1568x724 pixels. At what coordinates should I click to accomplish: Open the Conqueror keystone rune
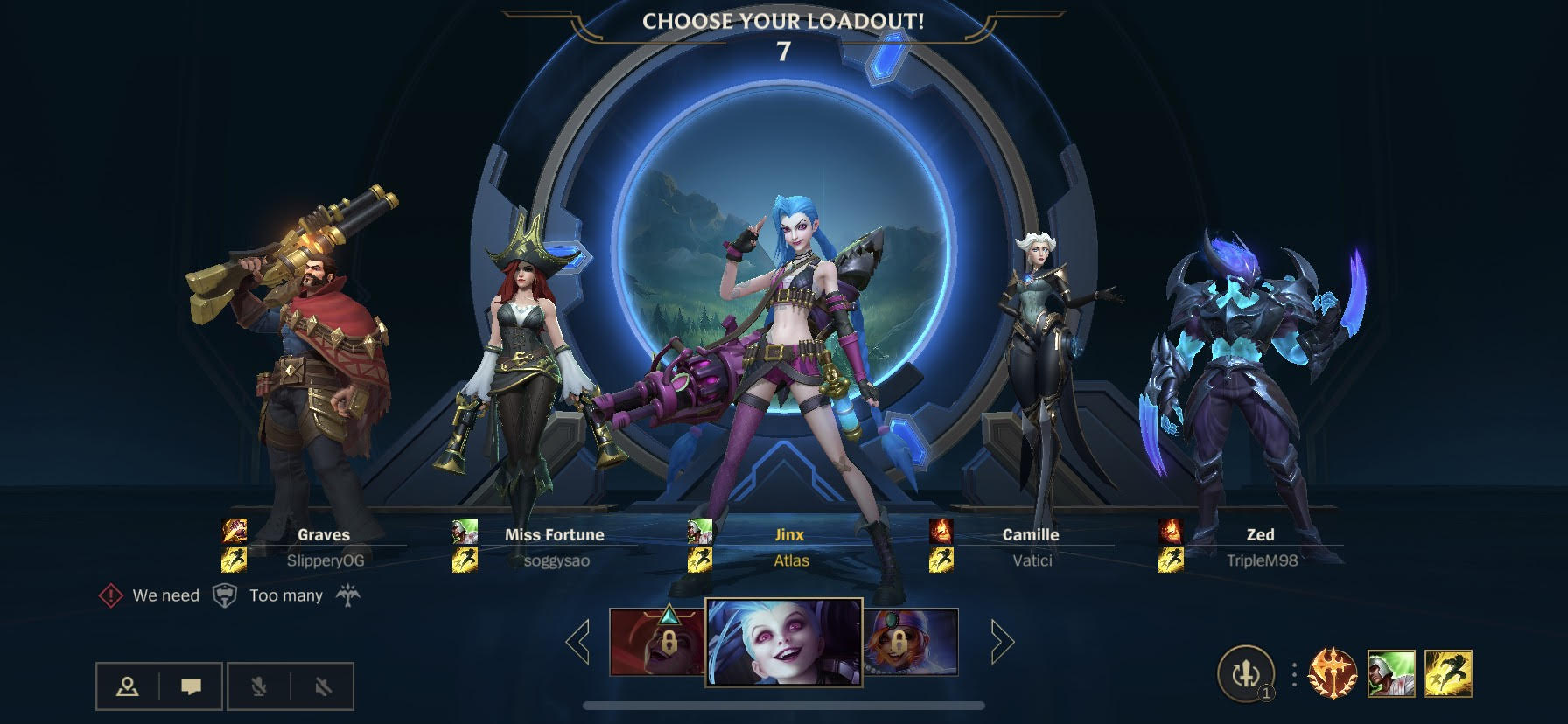(1333, 674)
